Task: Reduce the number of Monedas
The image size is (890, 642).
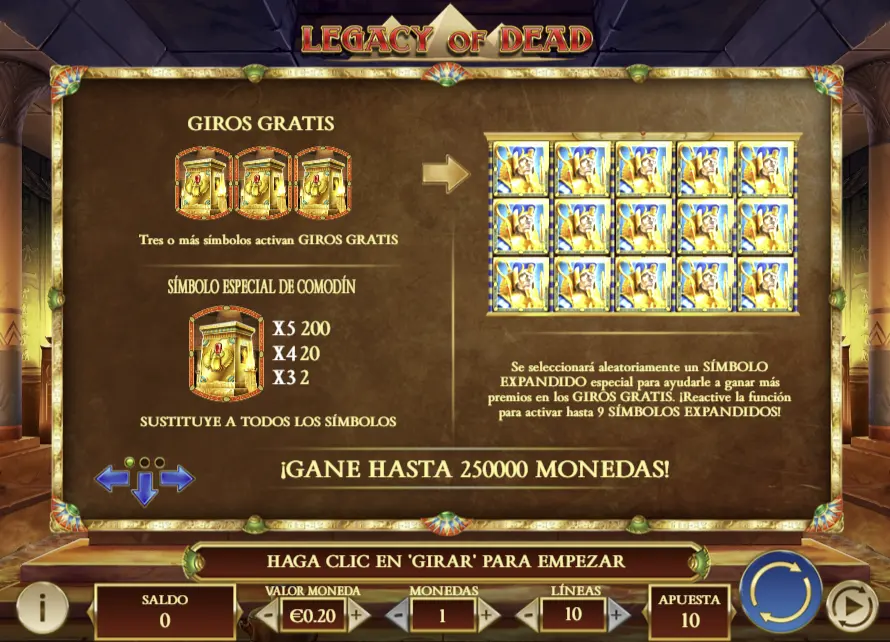Action: click(x=397, y=614)
